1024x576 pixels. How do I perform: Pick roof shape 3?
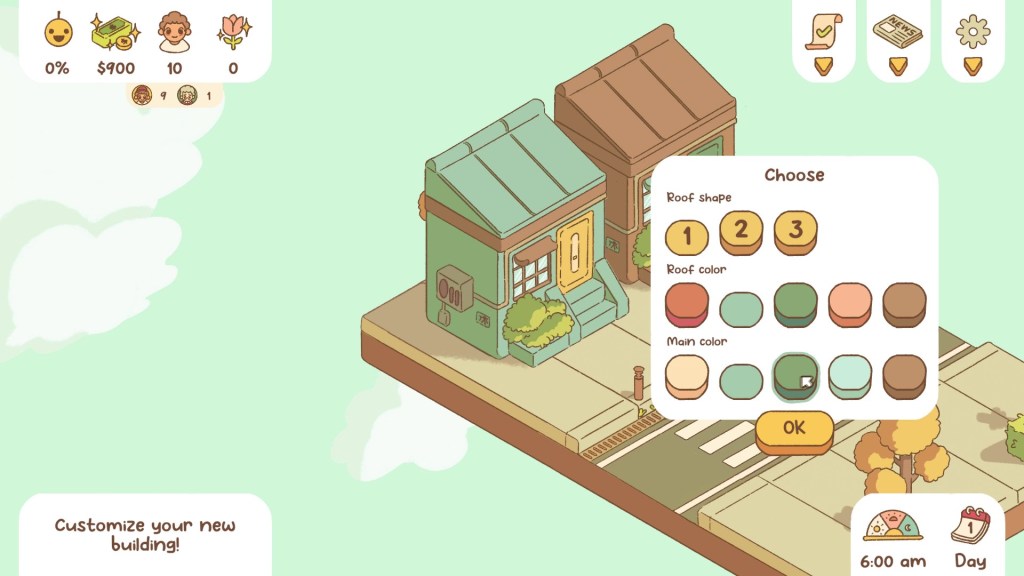coord(795,231)
